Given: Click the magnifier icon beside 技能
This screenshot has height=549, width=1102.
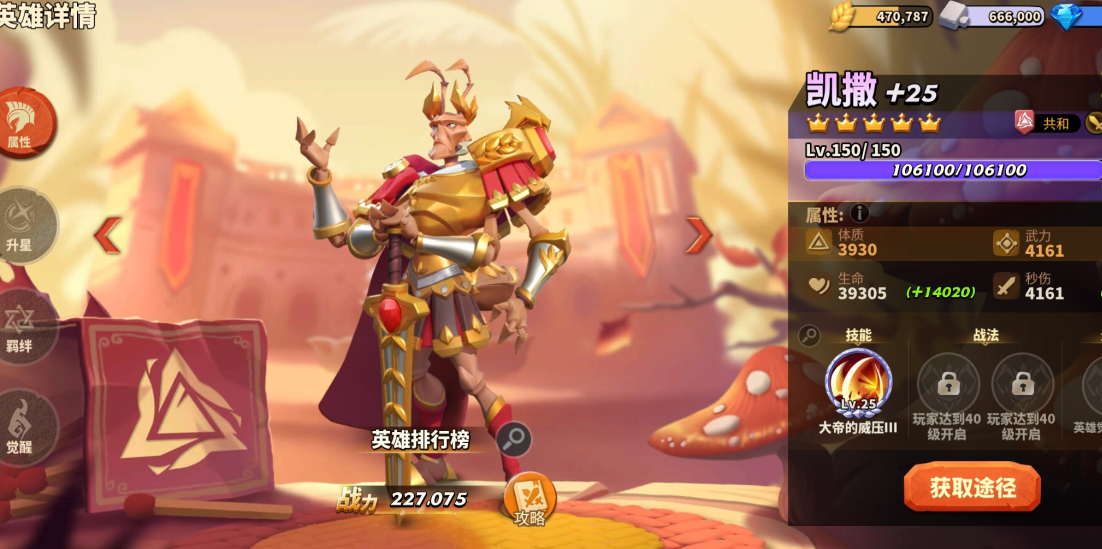Looking at the screenshot, I should point(810,336).
